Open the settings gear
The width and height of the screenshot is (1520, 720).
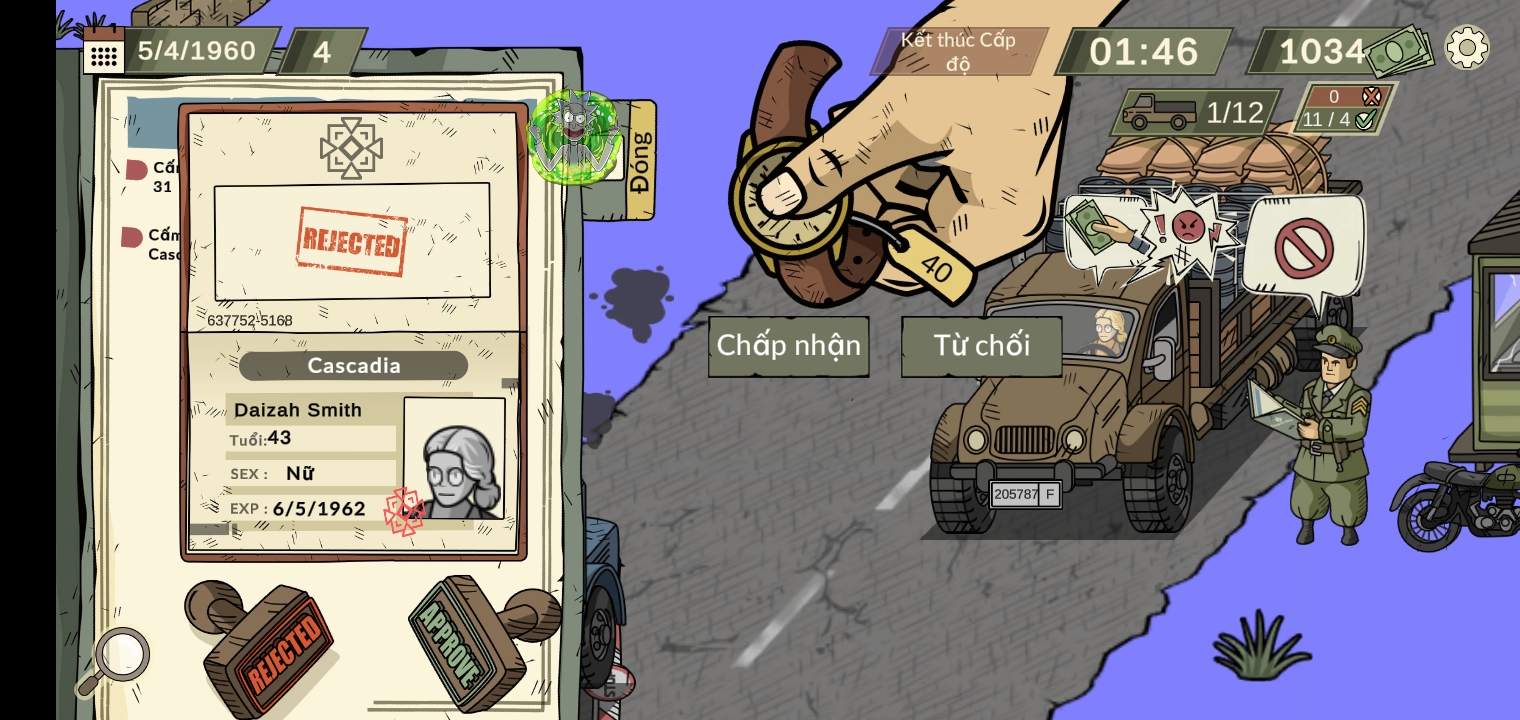pyautogui.click(x=1467, y=47)
